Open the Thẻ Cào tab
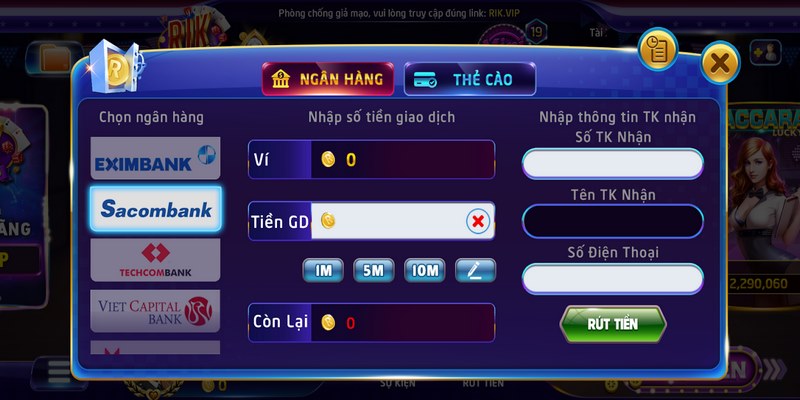 (469, 79)
